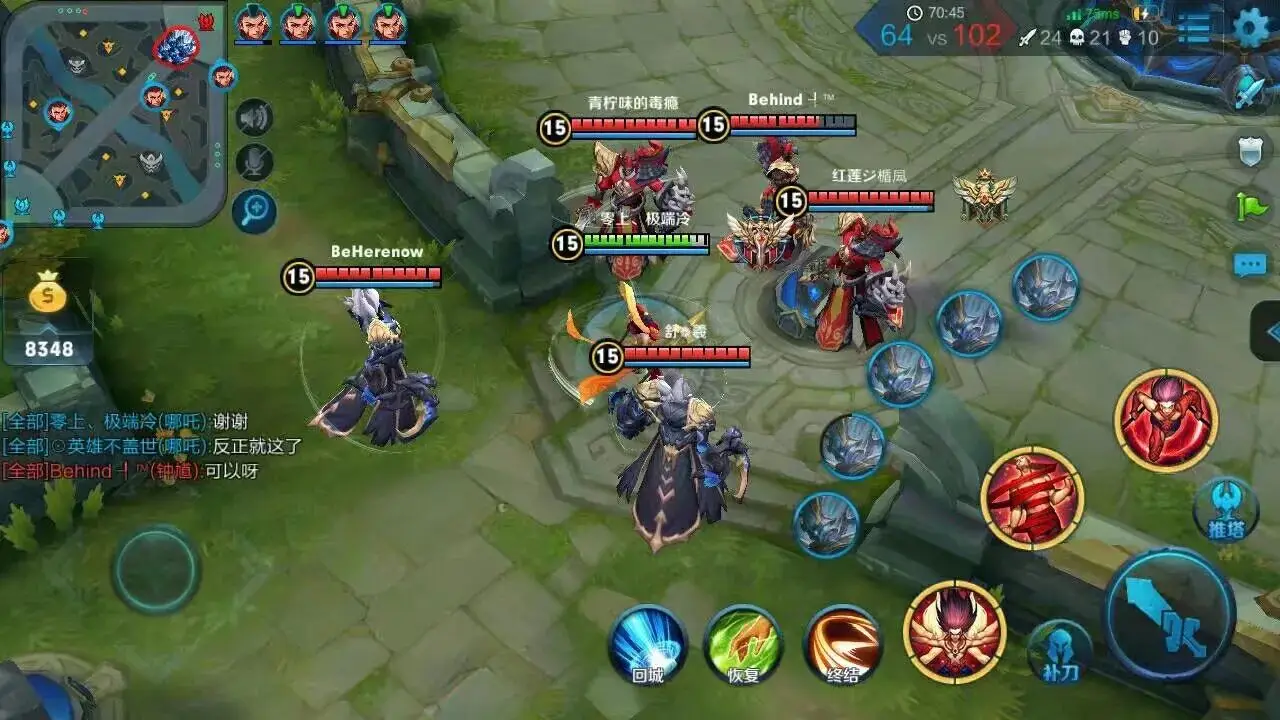Expand the right edge arrow panel
Screen dimensions: 1280x720
[1268, 331]
